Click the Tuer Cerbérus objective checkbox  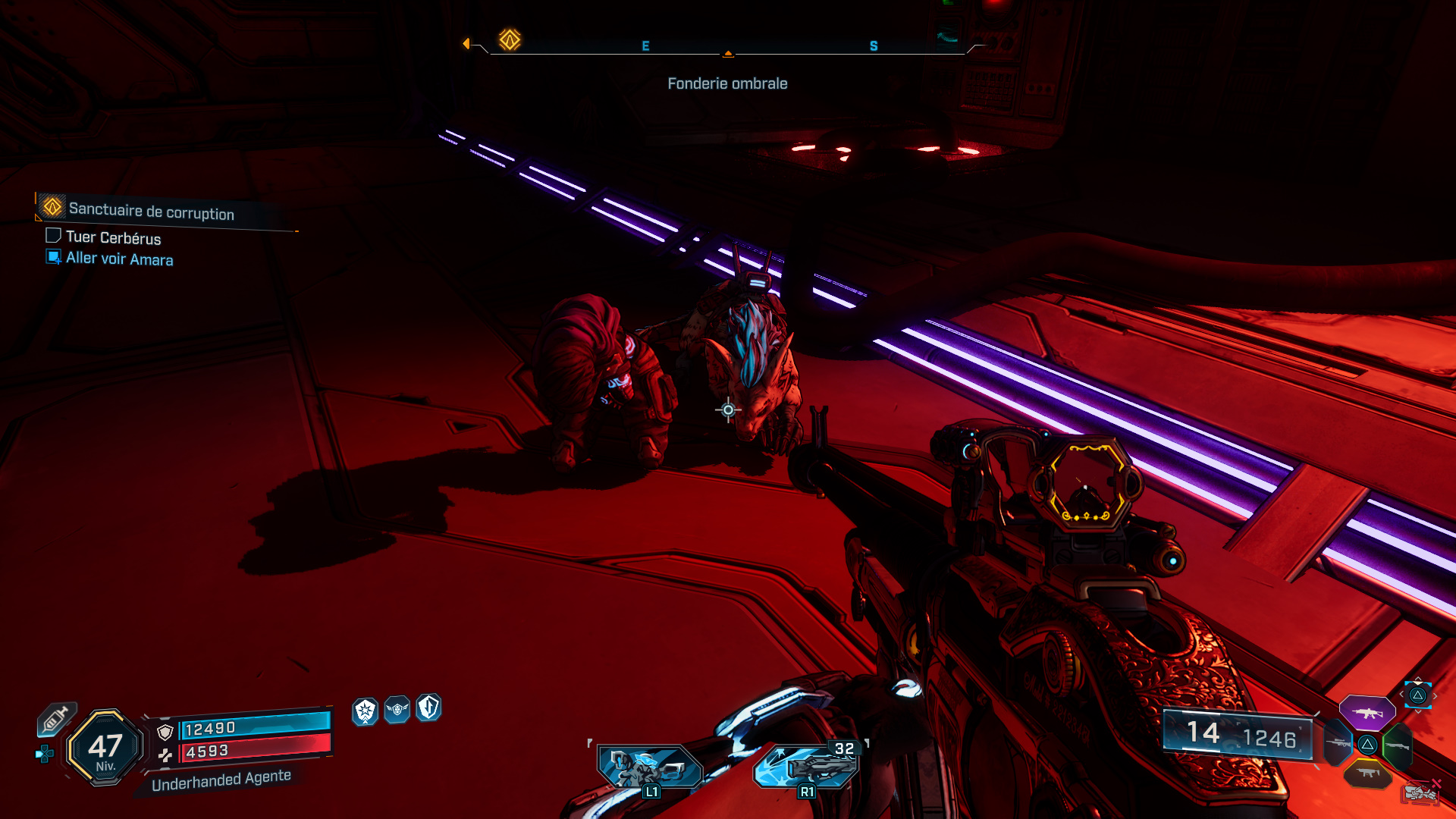click(53, 236)
